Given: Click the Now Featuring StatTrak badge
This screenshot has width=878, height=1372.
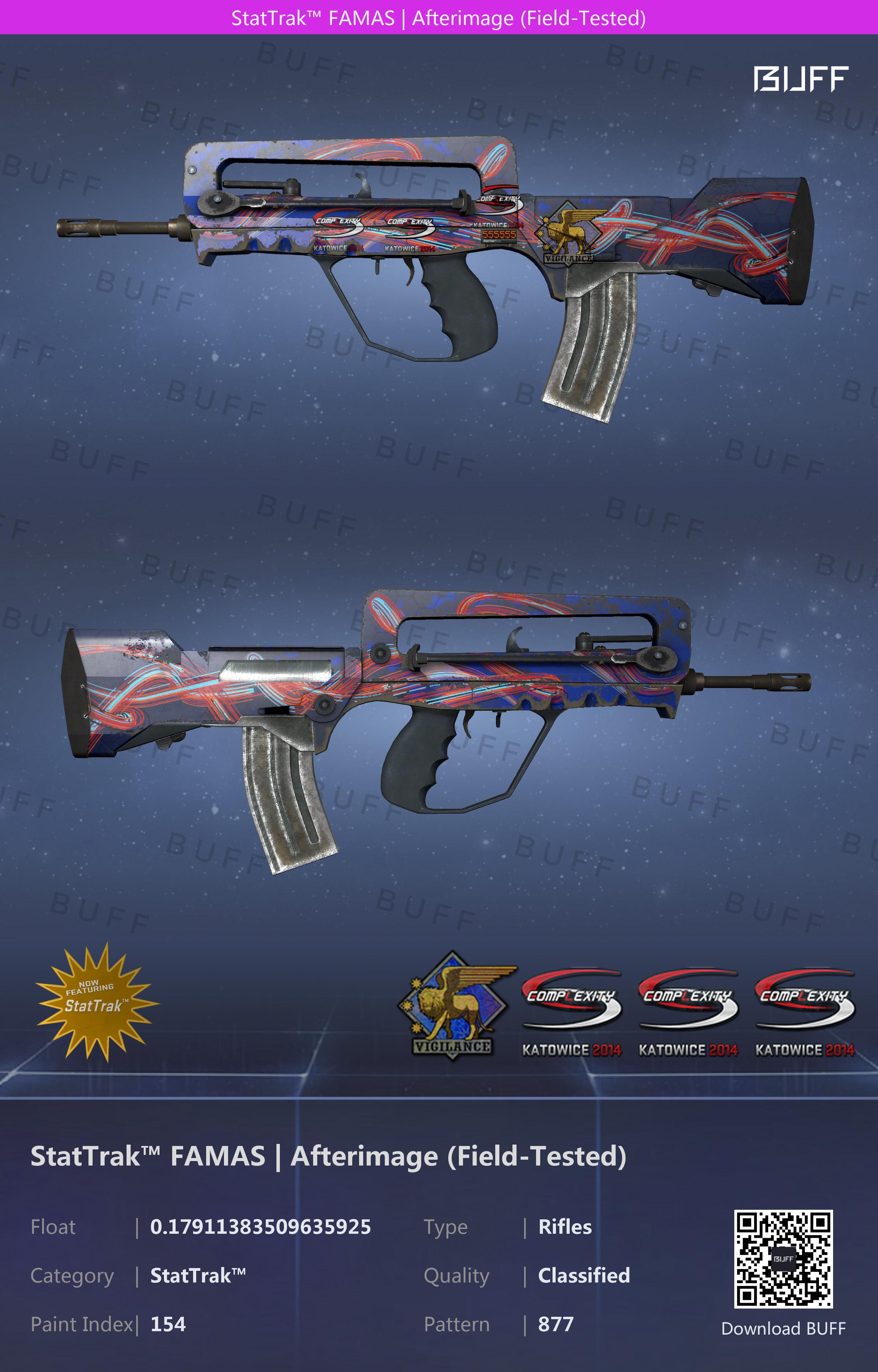Looking at the screenshot, I should point(96,1001).
